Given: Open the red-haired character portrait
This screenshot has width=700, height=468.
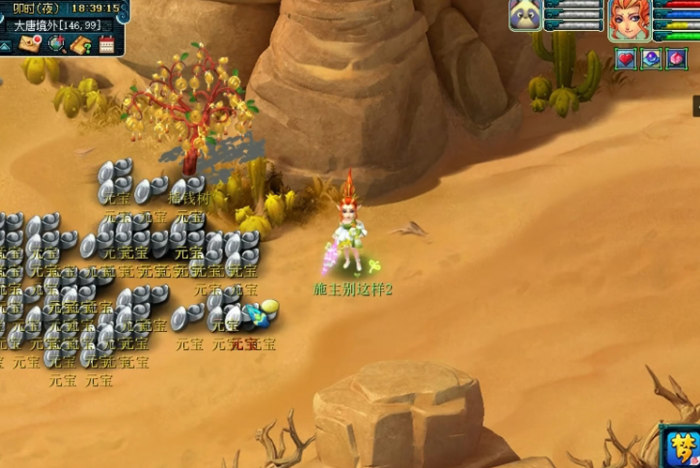Looking at the screenshot, I should 629,19.
